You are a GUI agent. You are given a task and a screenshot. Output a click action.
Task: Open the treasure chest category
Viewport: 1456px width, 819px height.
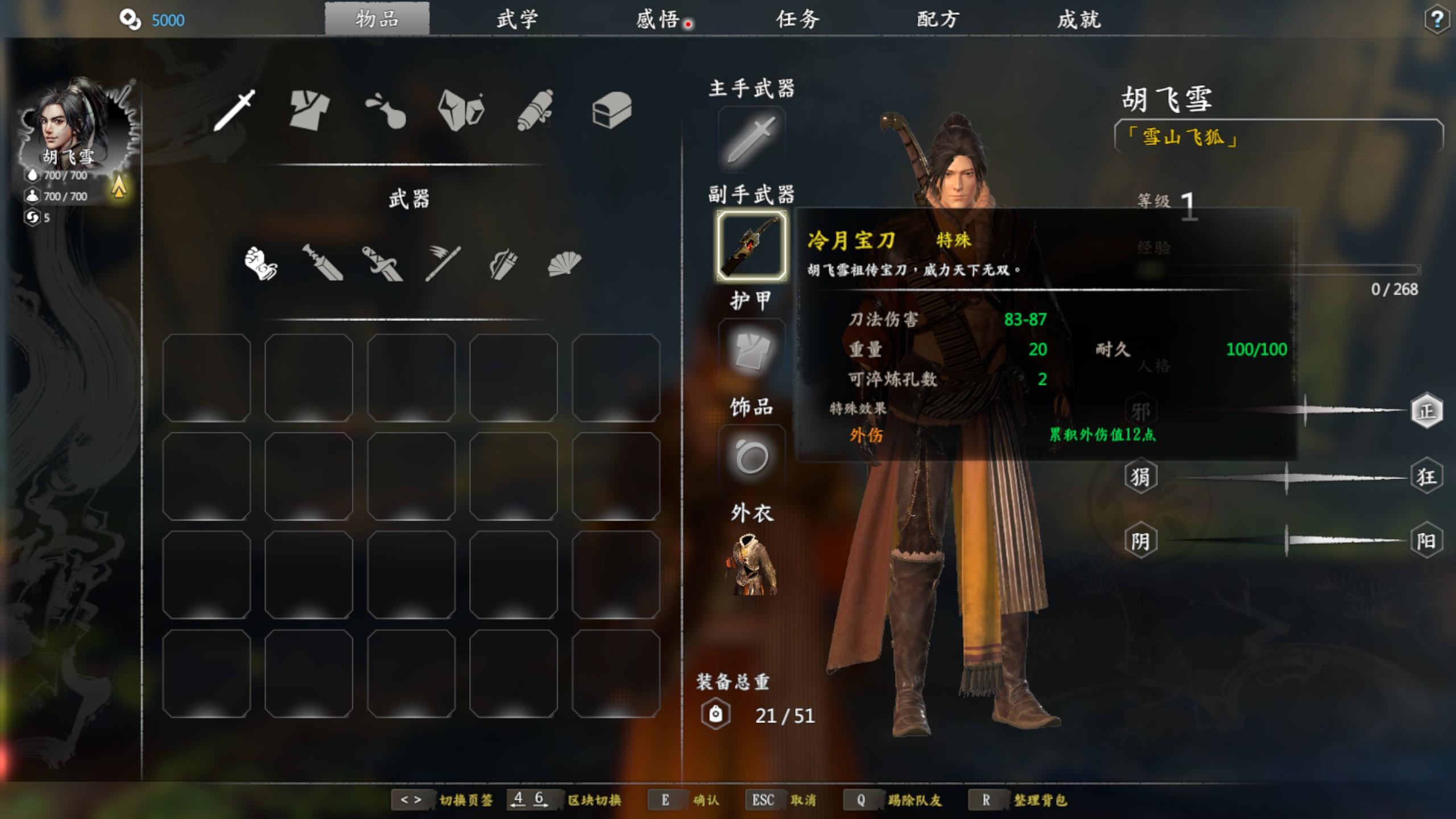(x=611, y=110)
